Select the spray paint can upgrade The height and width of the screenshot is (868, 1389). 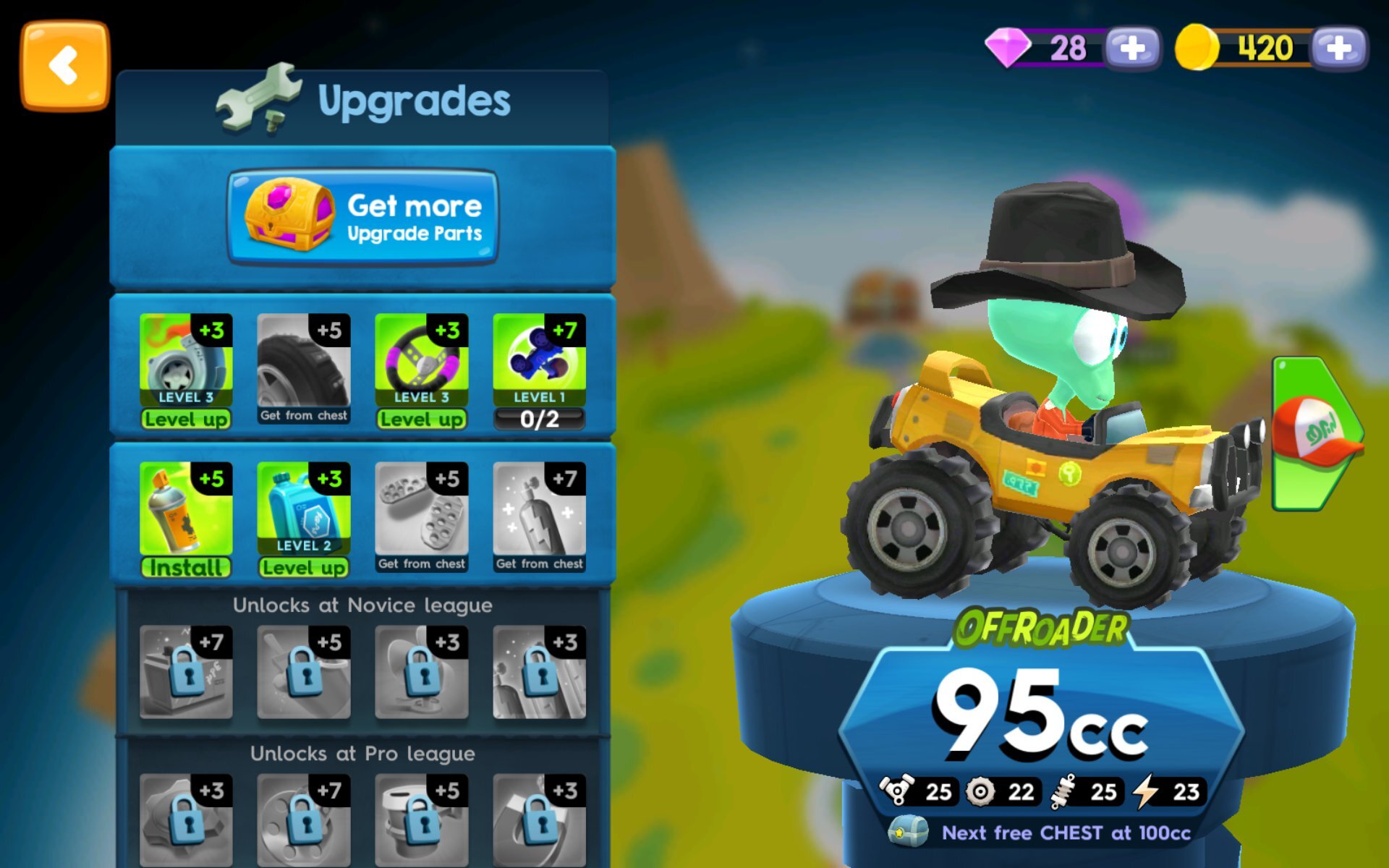[x=185, y=506]
